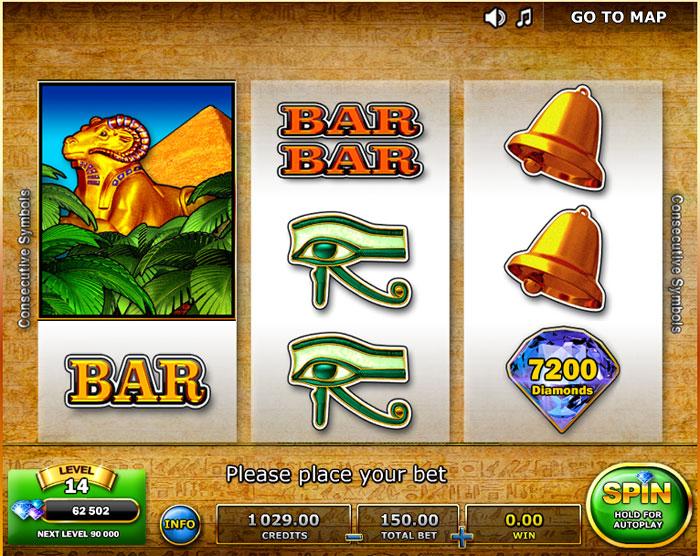The image size is (700, 556).
Task: Decrease total bet with the minus button
Action: tap(351, 537)
